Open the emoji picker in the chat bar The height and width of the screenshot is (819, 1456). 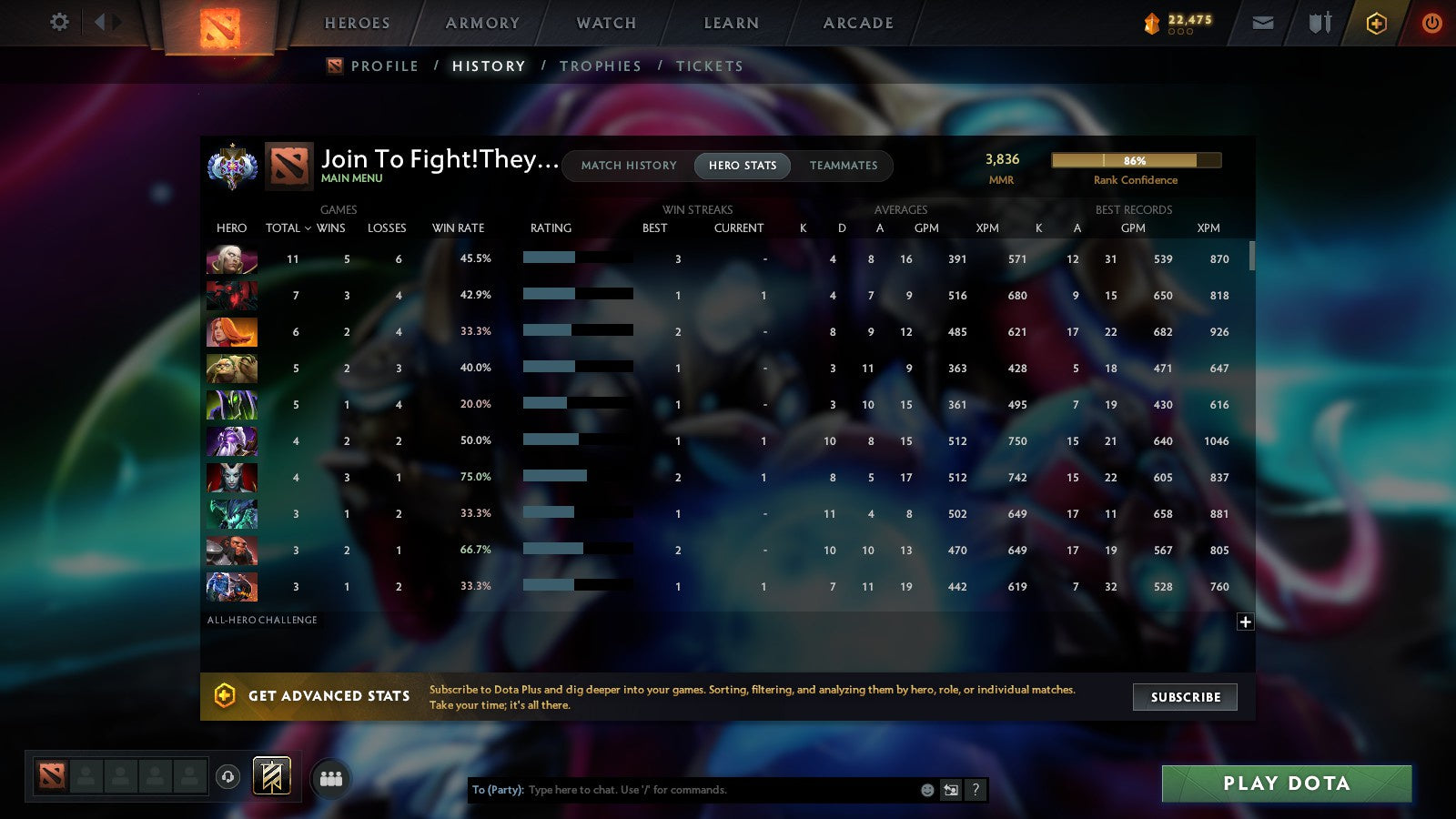coord(925,790)
